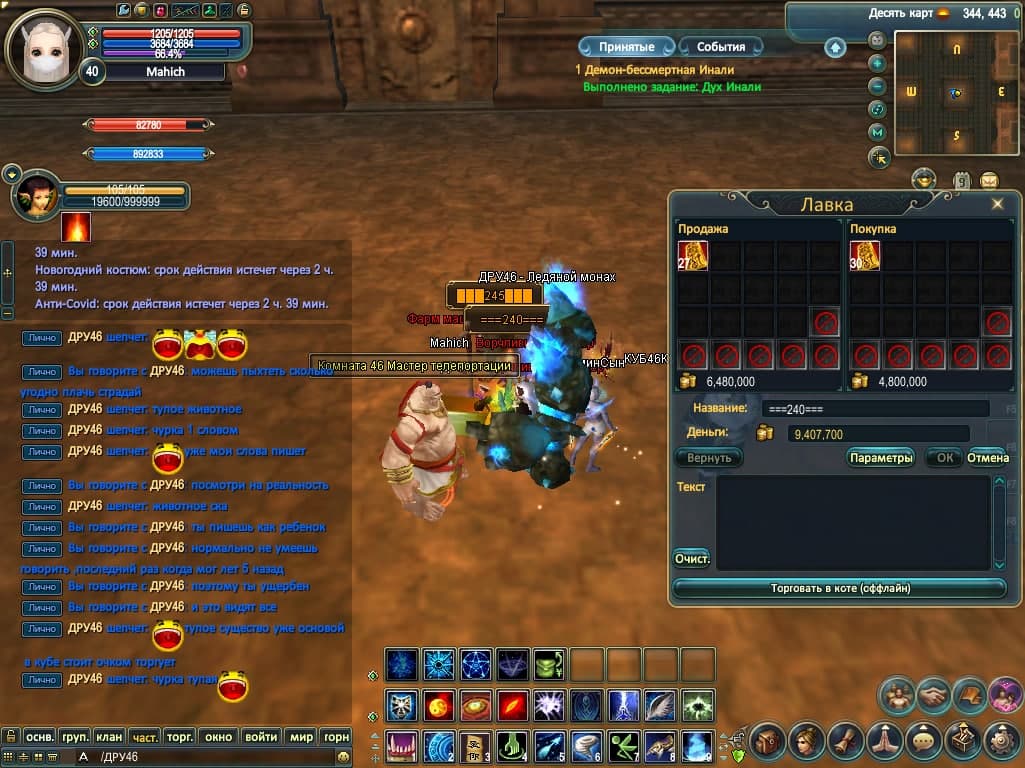Edit the shop Название field
This screenshot has width=1025, height=768.
click(x=875, y=409)
